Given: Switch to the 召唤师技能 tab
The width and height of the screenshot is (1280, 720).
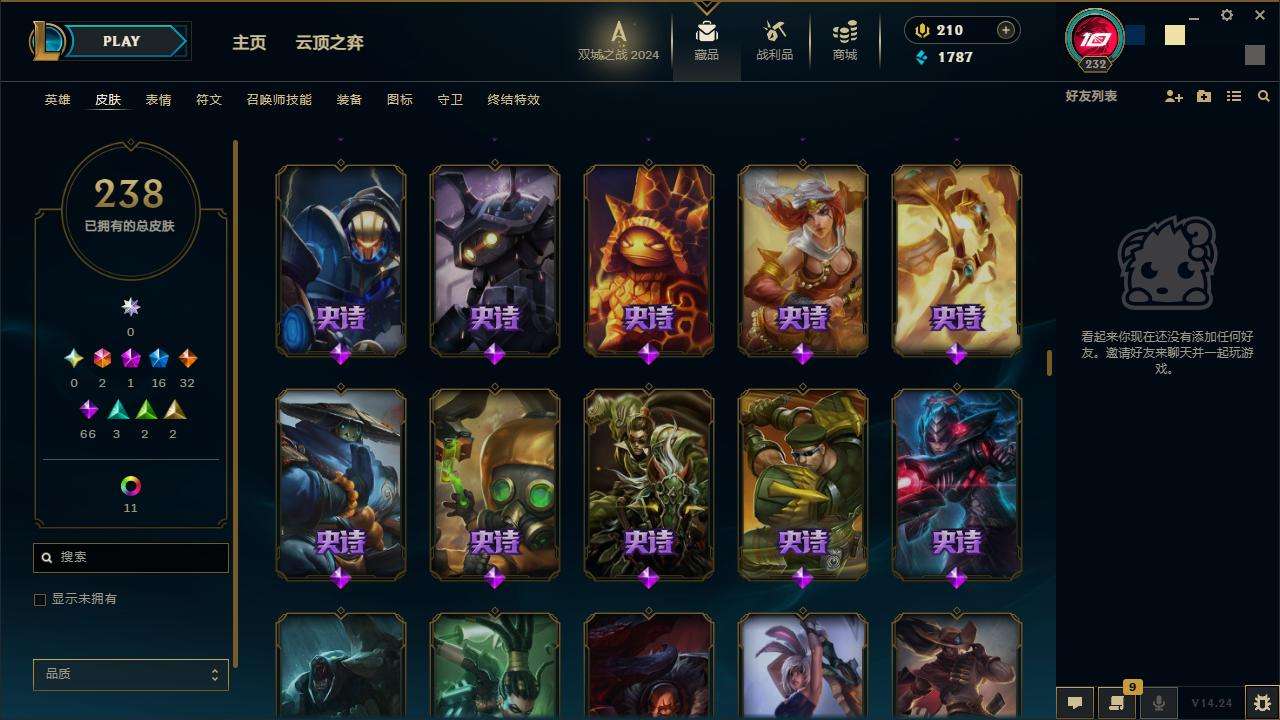Looking at the screenshot, I should (279, 100).
